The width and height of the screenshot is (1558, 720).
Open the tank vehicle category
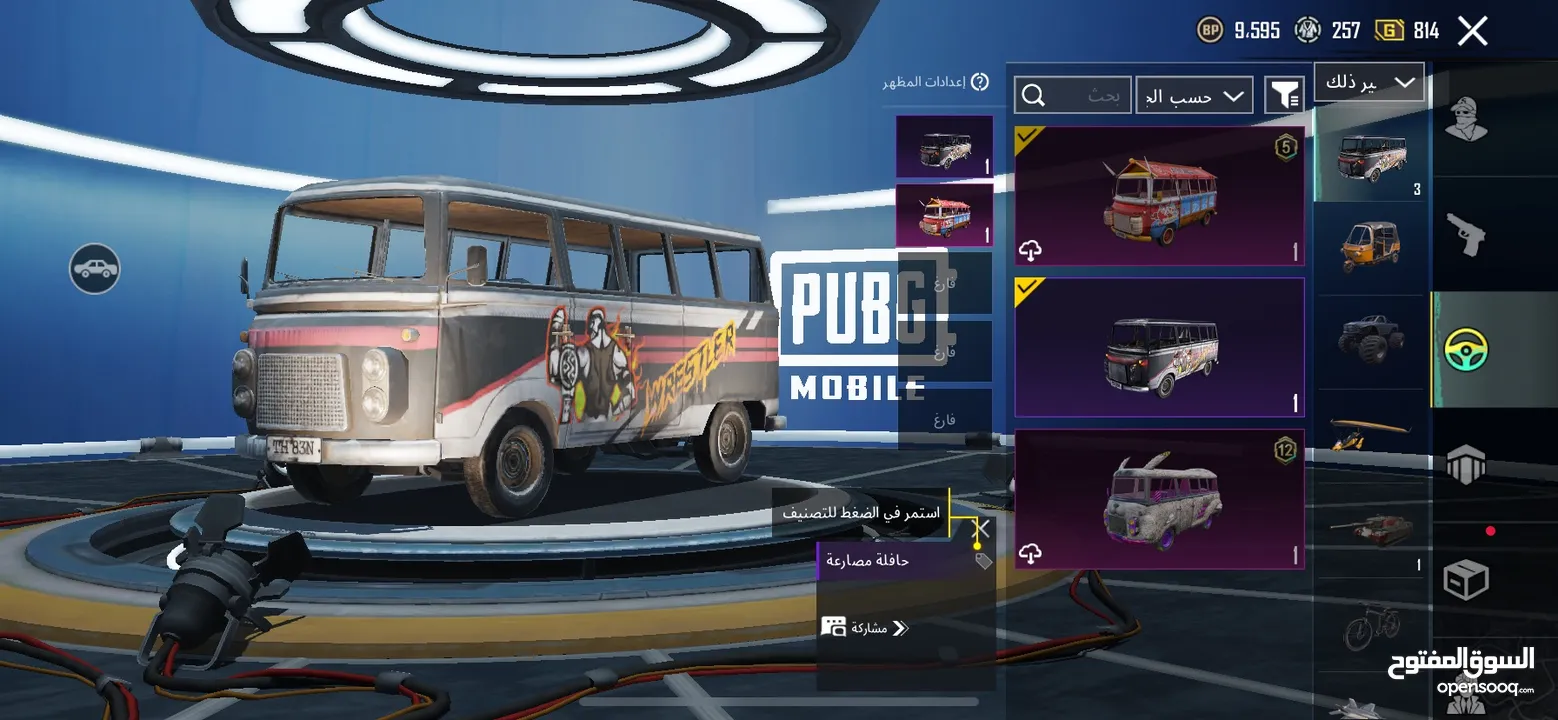click(1370, 532)
